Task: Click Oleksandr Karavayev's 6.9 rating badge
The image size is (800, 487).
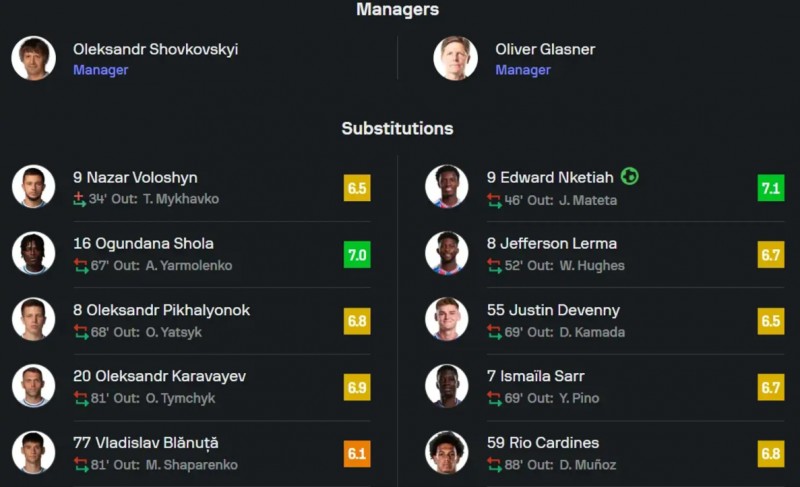Action: point(357,387)
